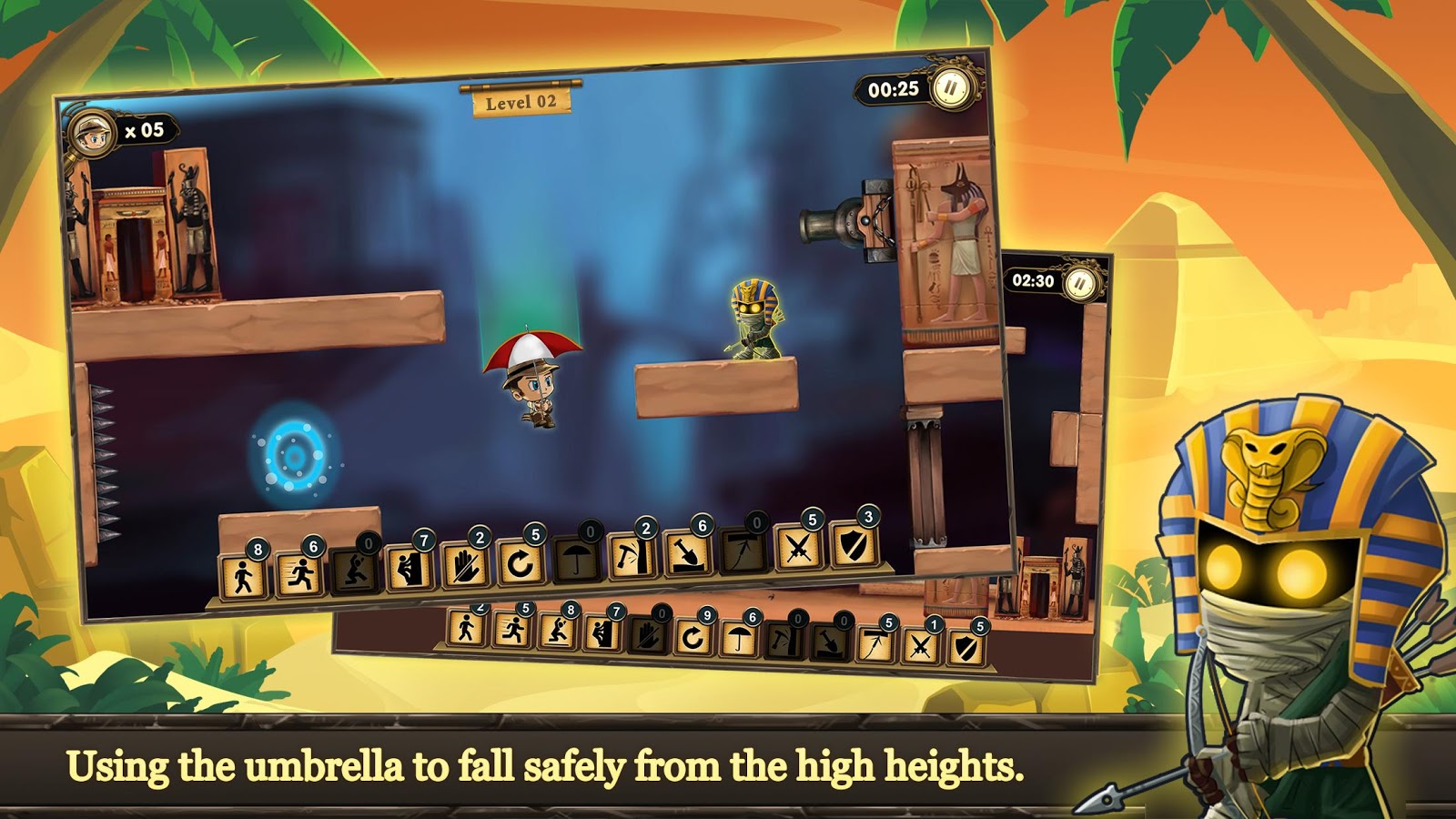Pick the climb skill with count 7
Viewport: 1456px width, 819px height.
click(x=409, y=568)
